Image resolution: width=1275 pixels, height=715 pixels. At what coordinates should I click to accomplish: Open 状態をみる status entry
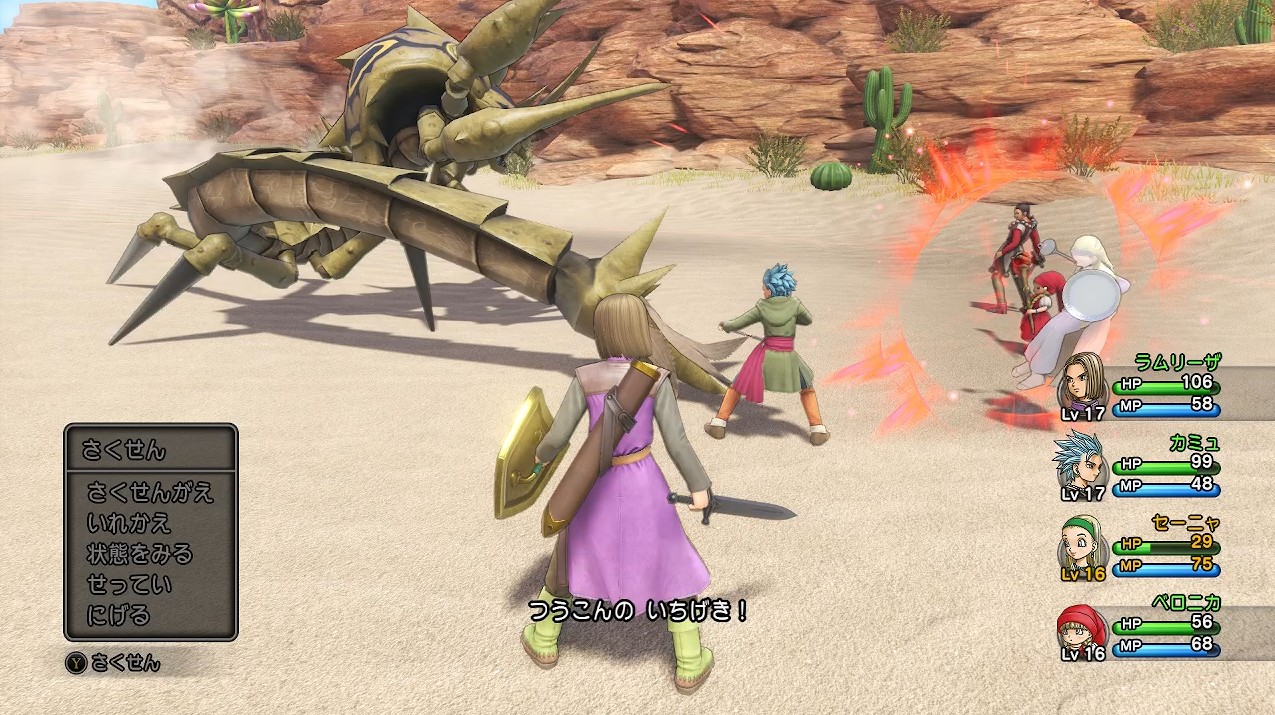click(x=139, y=553)
